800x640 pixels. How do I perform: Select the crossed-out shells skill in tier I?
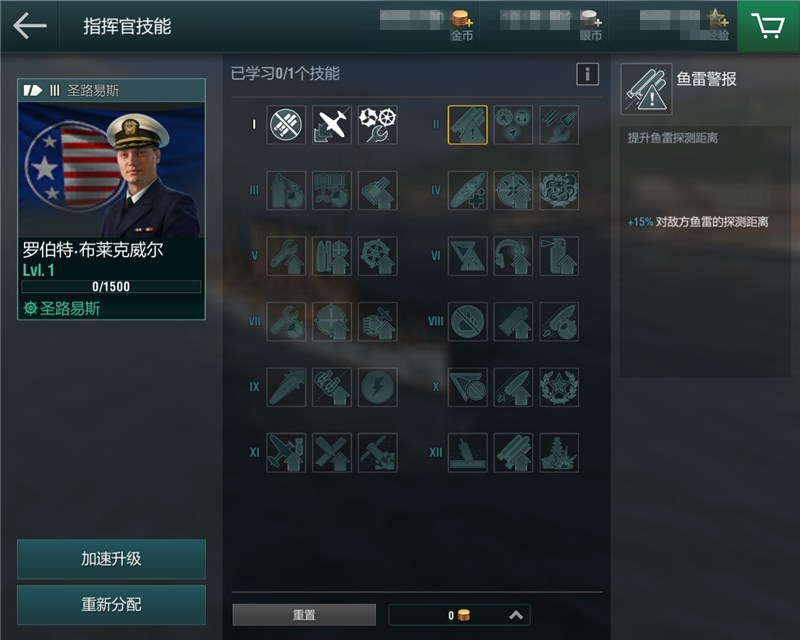287,125
